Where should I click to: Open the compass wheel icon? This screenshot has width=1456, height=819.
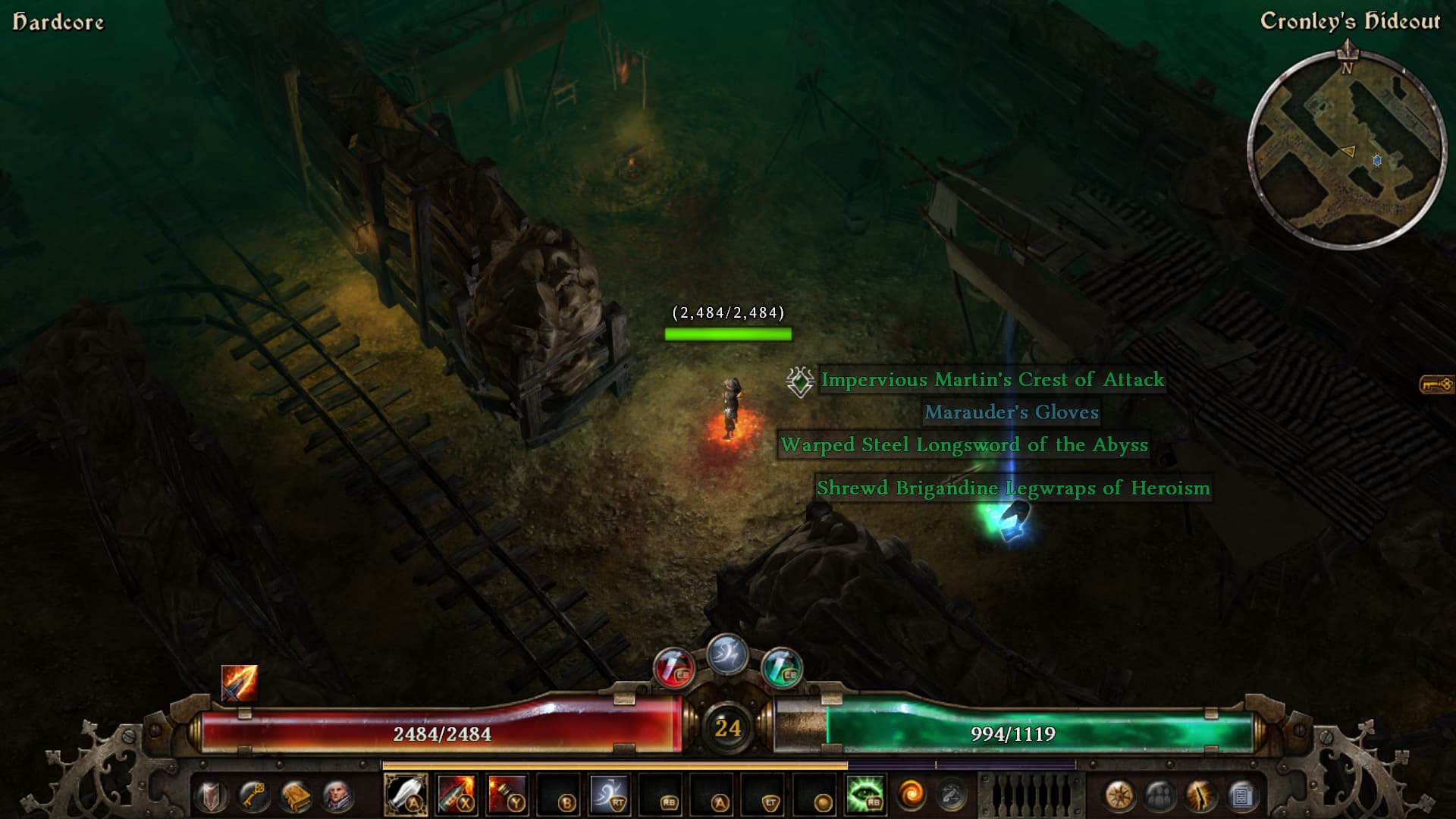1119,796
